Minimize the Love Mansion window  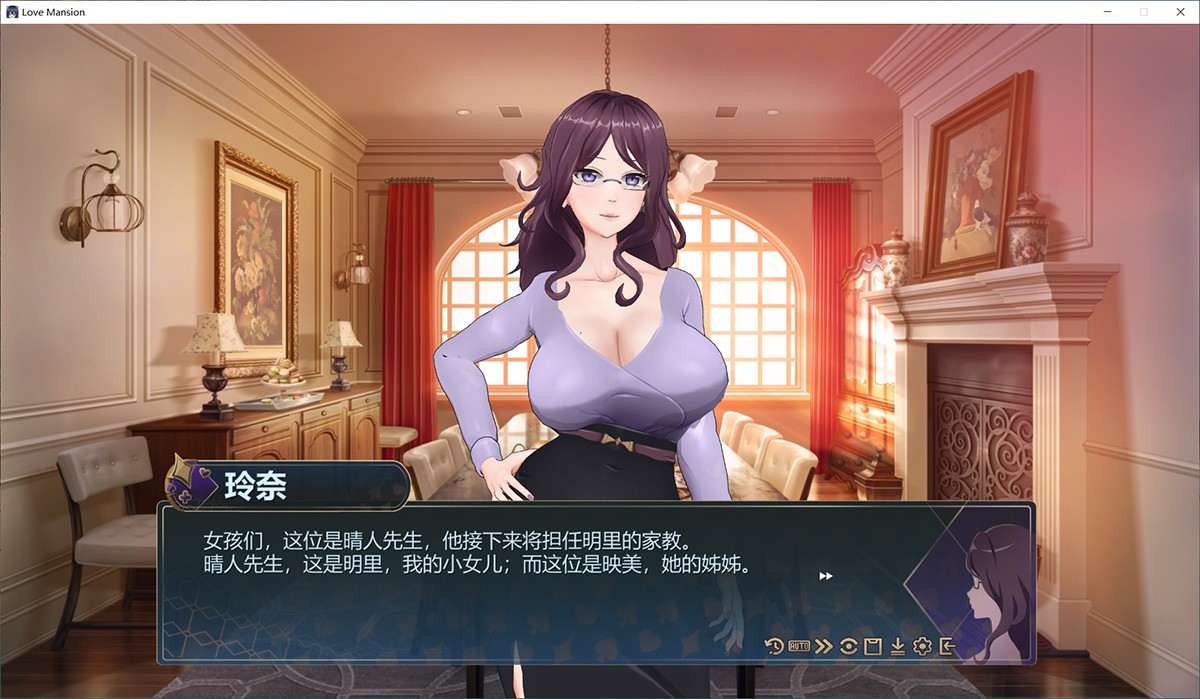(x=1109, y=12)
